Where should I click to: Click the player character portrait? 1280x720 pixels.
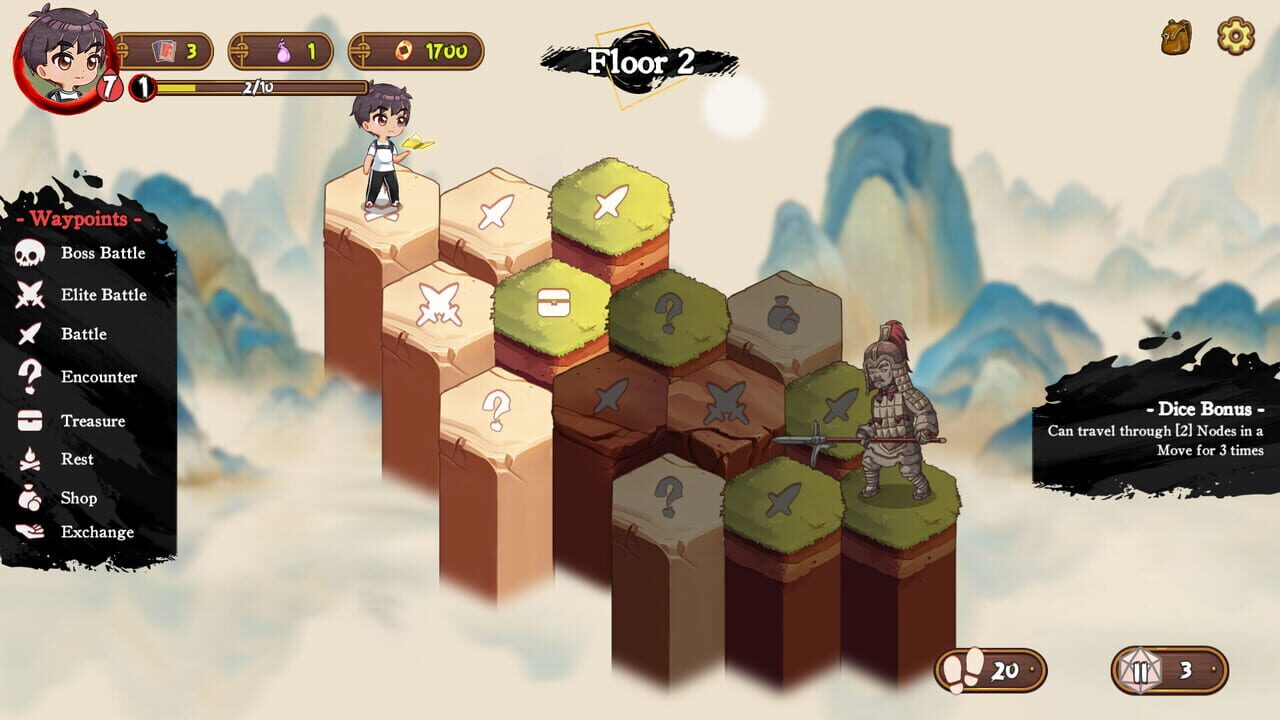point(62,56)
